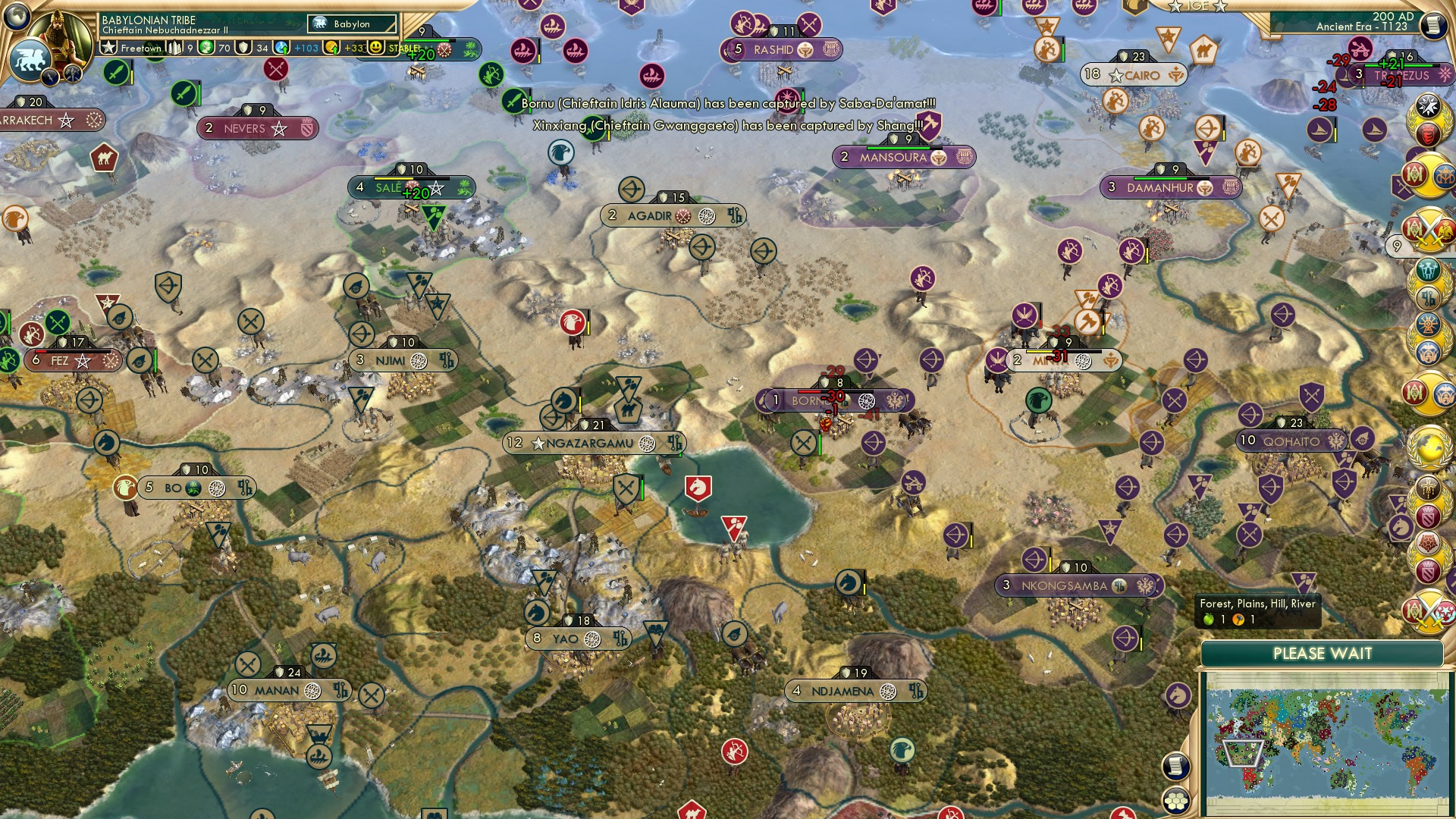Expand the Babylon civilization dropdown
This screenshot has height=819, width=1456.
350,24
